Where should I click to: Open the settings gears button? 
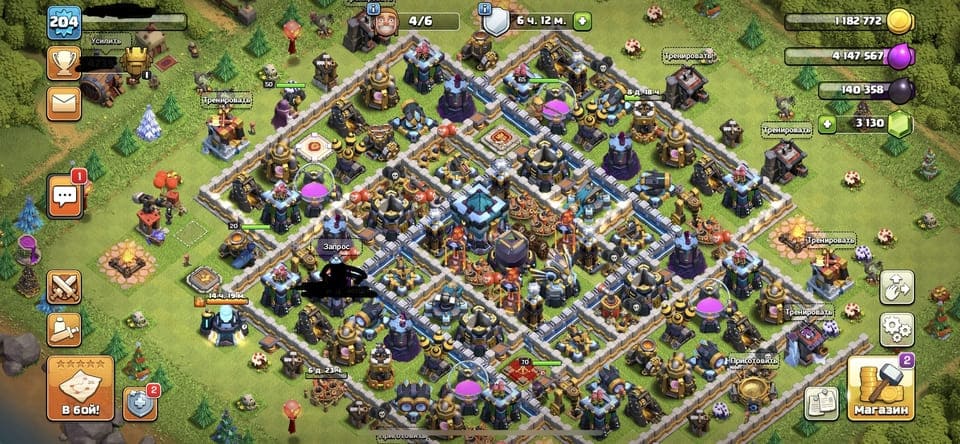coord(897,329)
